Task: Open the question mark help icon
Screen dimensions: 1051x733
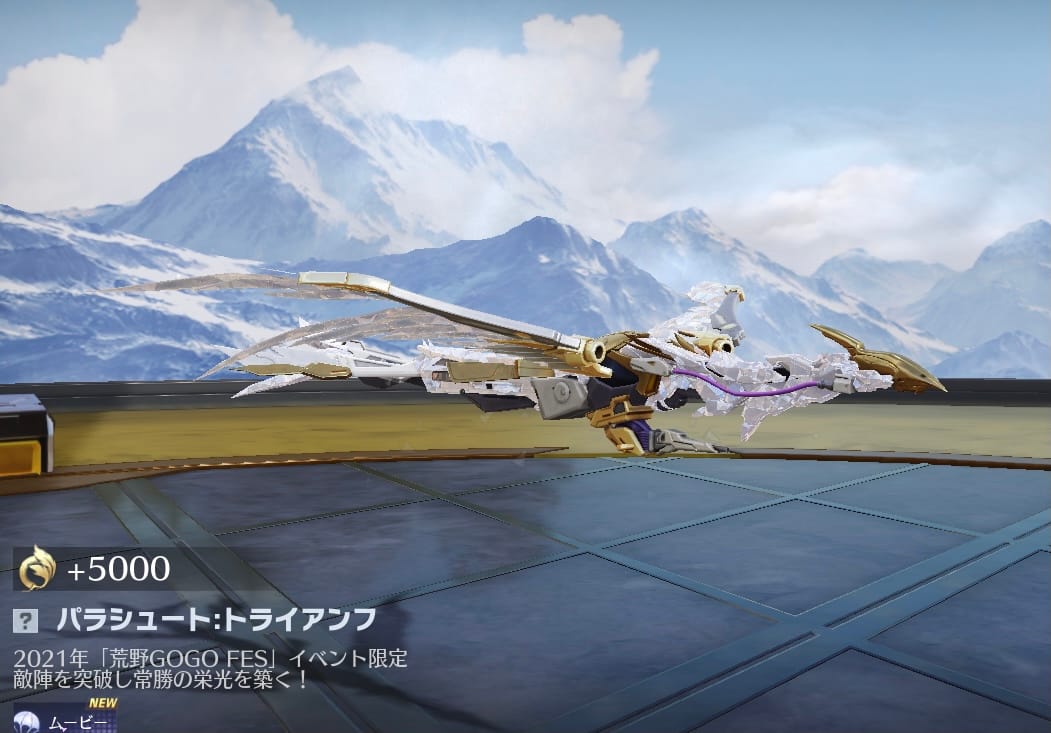Action: pyautogui.click(x=25, y=620)
